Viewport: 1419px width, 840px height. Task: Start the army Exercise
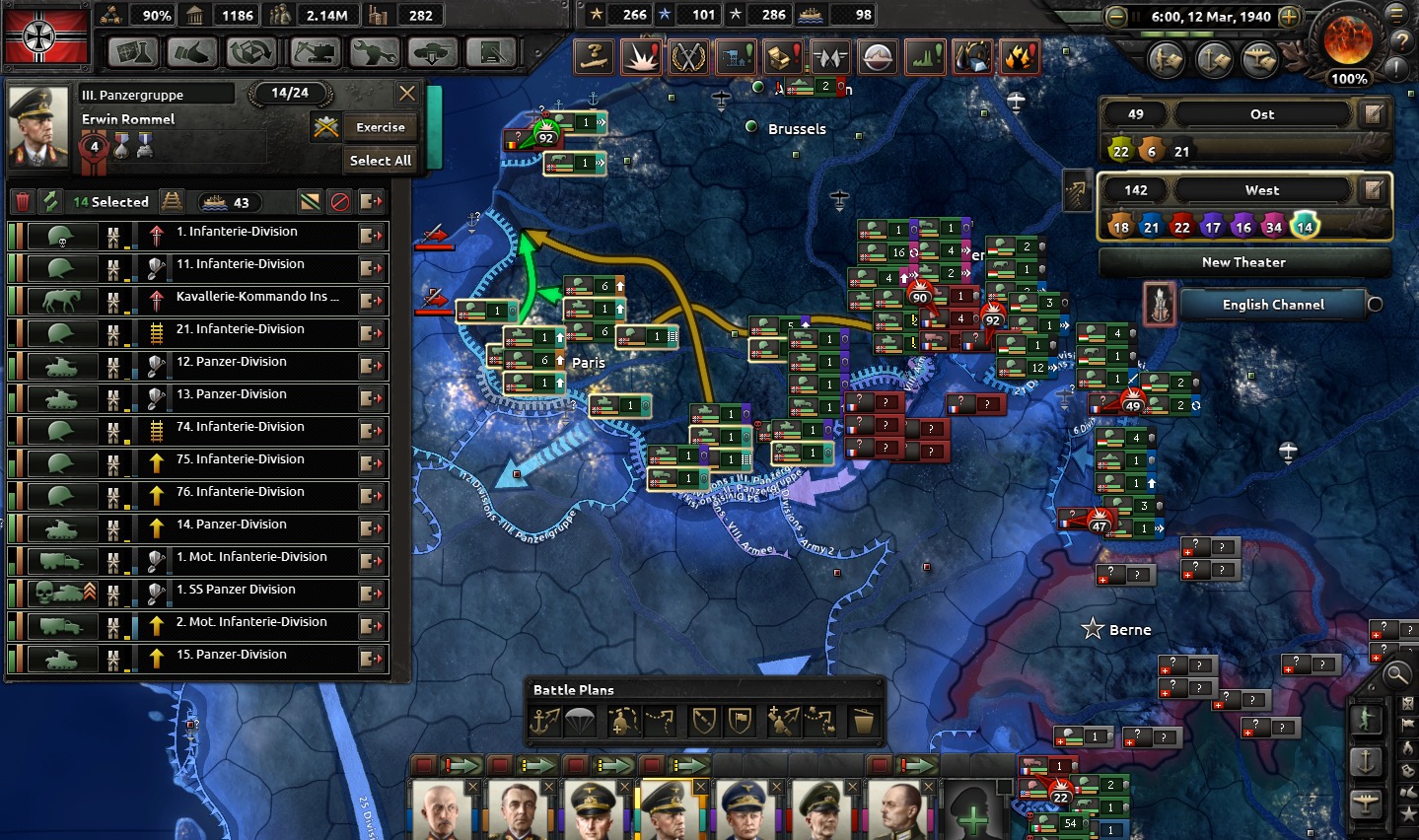tap(380, 127)
